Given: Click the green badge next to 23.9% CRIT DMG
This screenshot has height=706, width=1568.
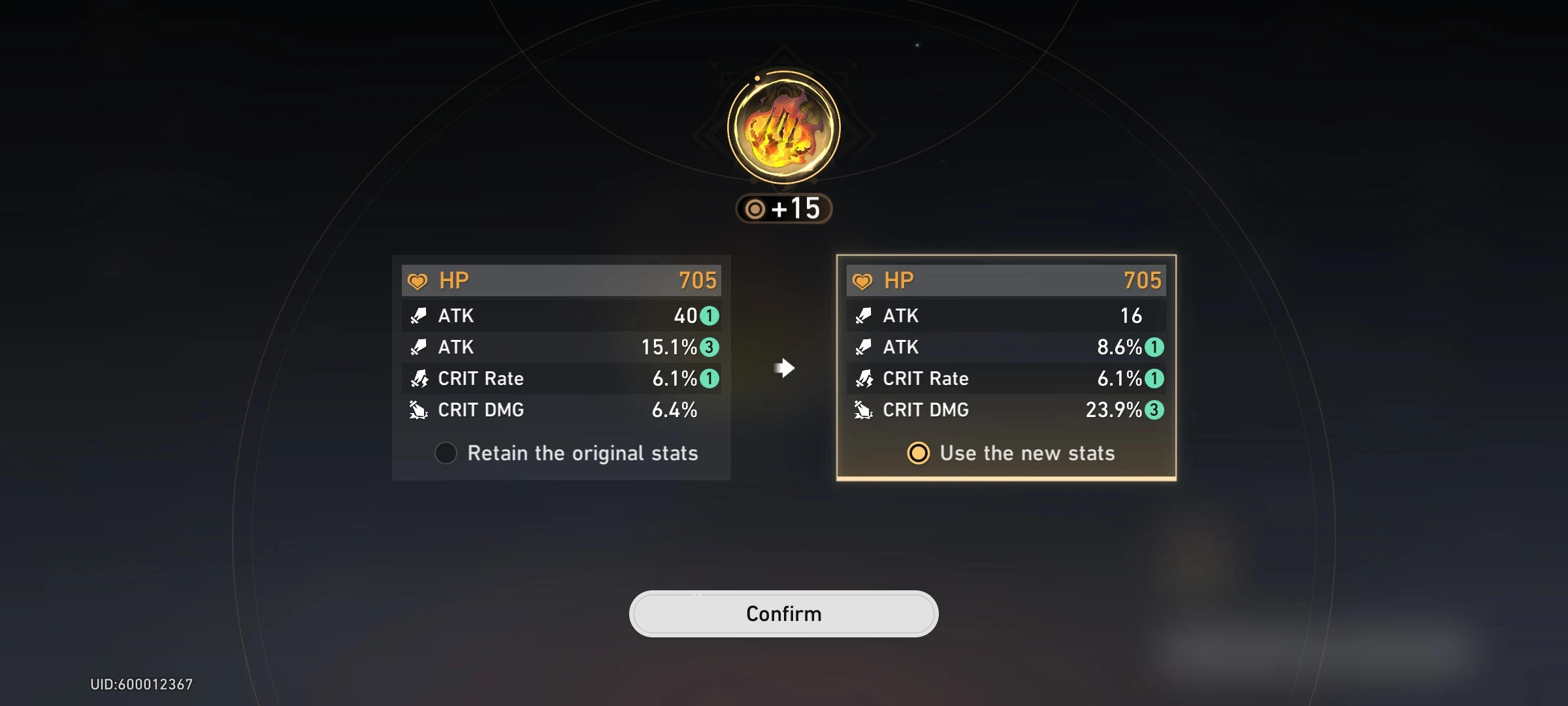Looking at the screenshot, I should [1155, 410].
